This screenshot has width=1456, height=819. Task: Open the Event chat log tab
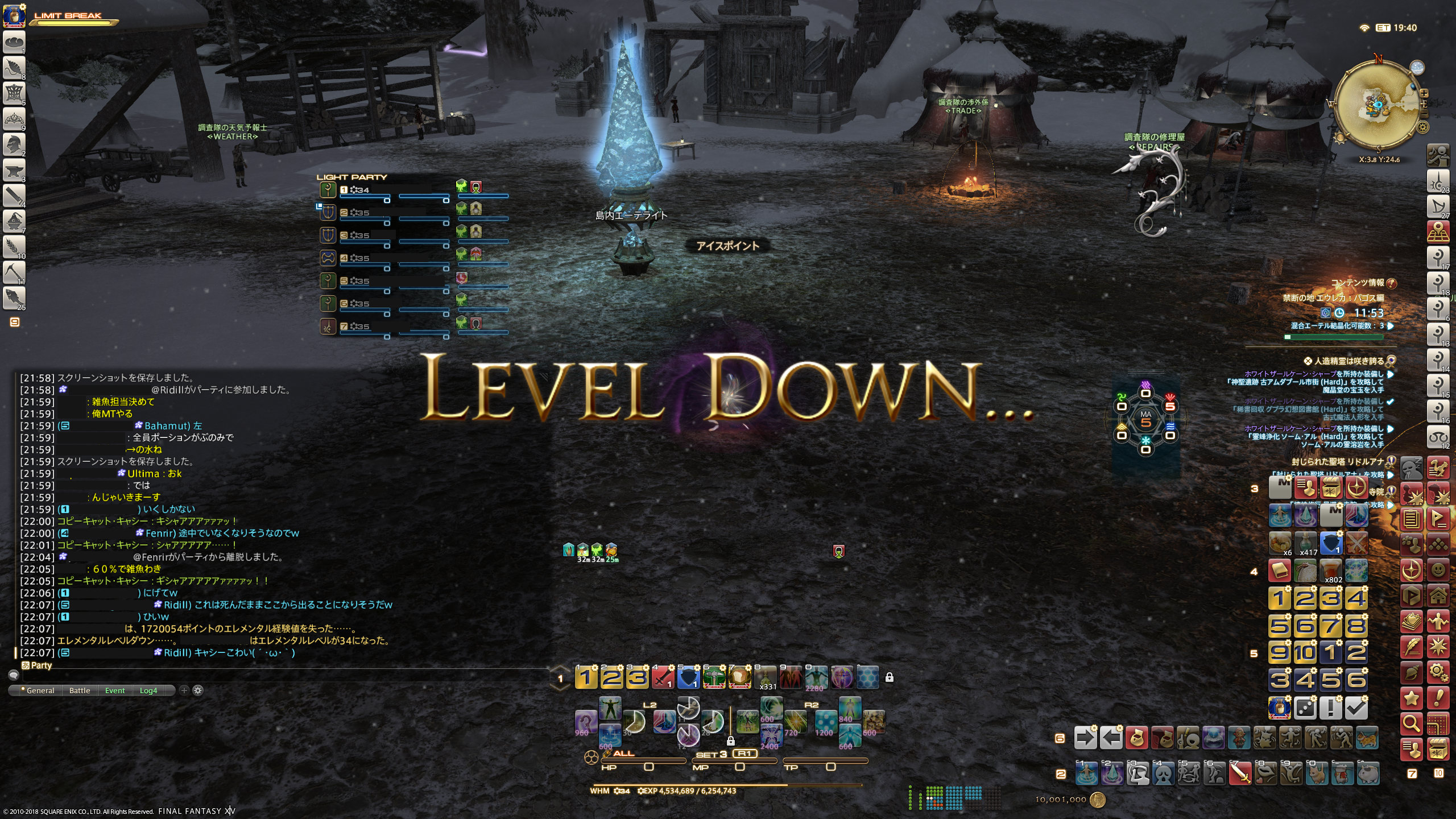tap(115, 690)
